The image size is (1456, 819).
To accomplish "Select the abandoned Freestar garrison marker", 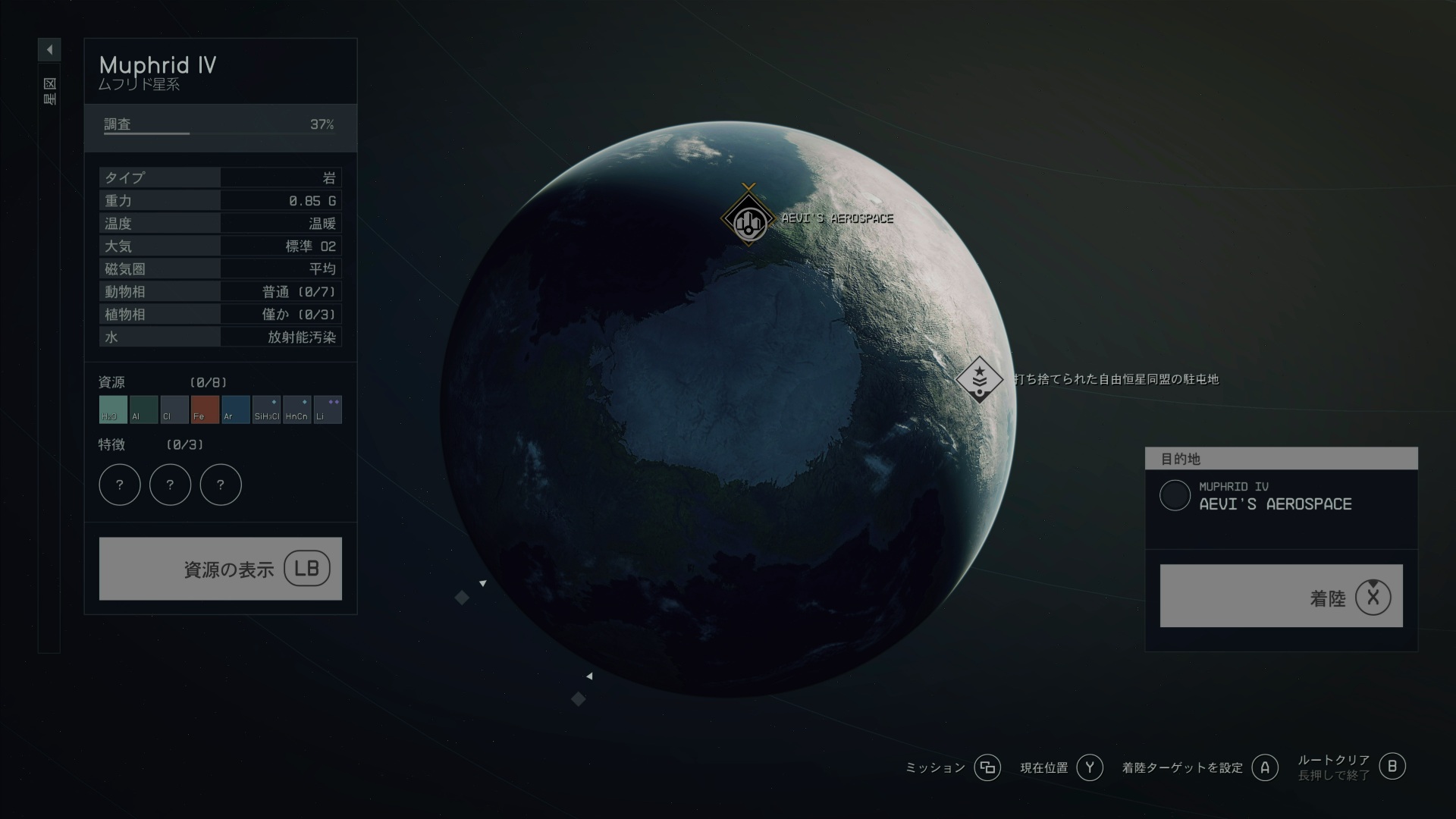I will pyautogui.click(x=979, y=378).
